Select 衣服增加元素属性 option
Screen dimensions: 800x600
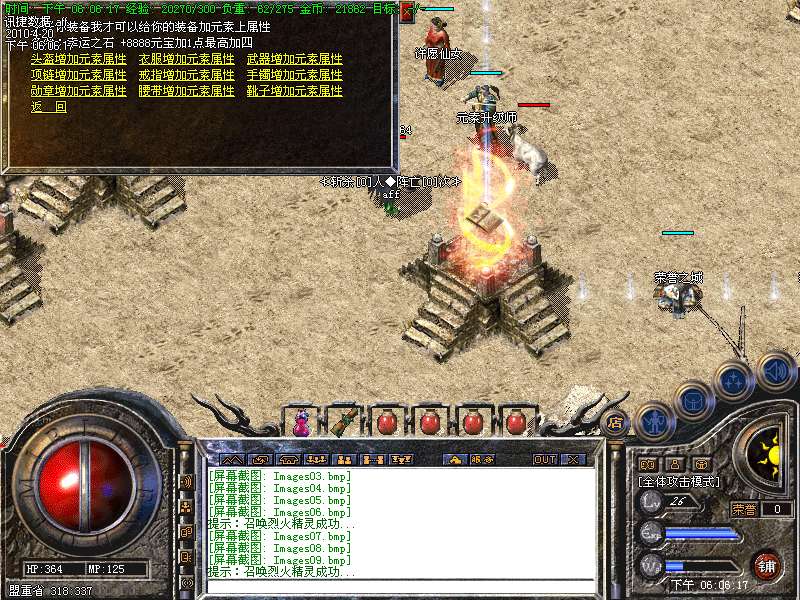point(186,59)
